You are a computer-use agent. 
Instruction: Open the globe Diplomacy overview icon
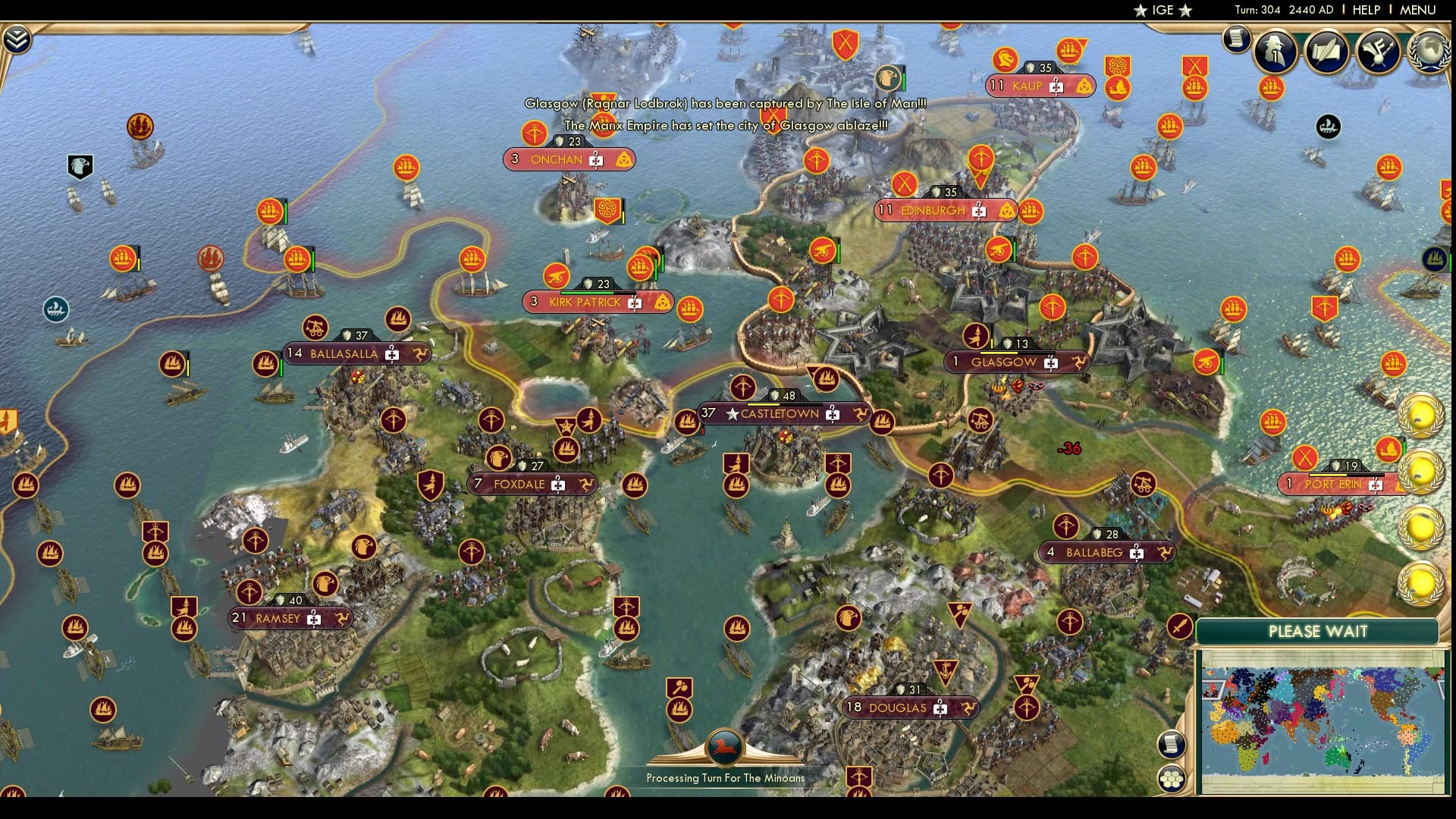pos(1429,50)
